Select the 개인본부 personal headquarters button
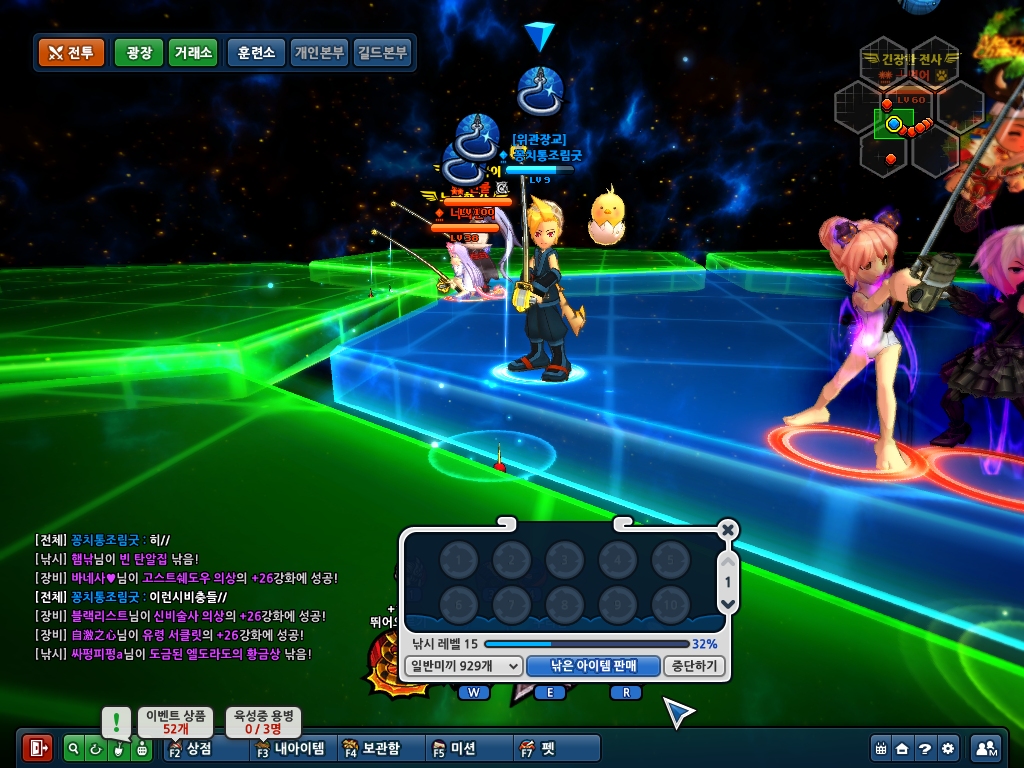Screen dimensions: 1024x768 (x=319, y=53)
